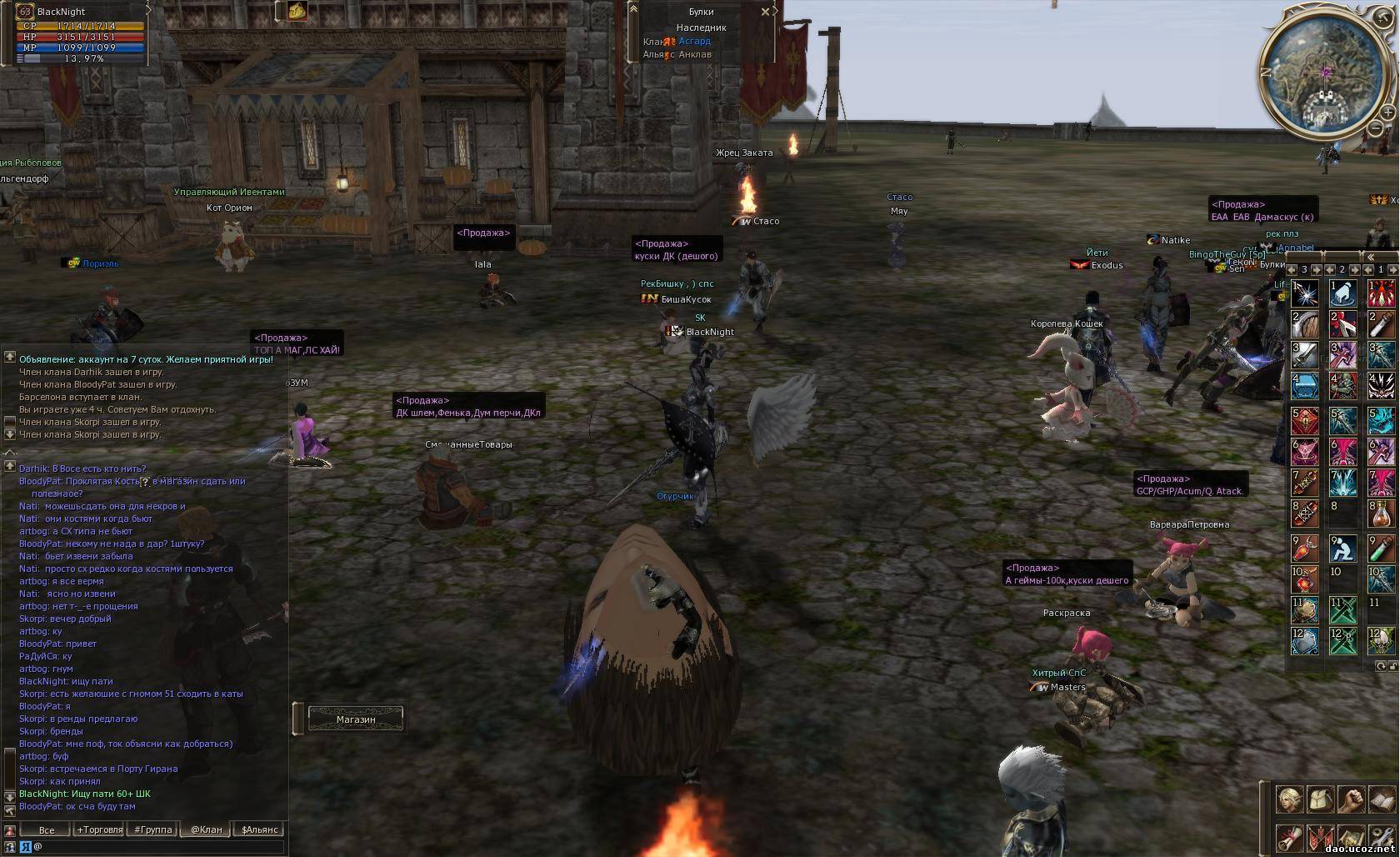Zoom in the minimap with plus button
This screenshot has width=1400, height=857.
coord(1388,111)
